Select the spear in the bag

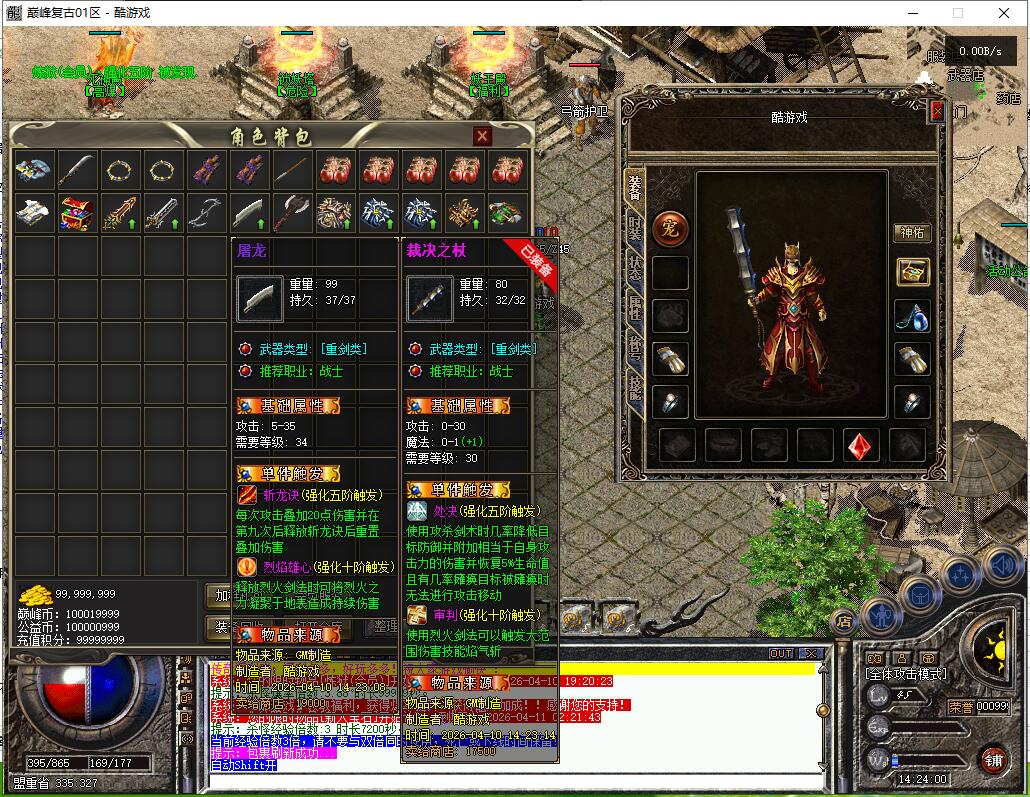[292, 171]
